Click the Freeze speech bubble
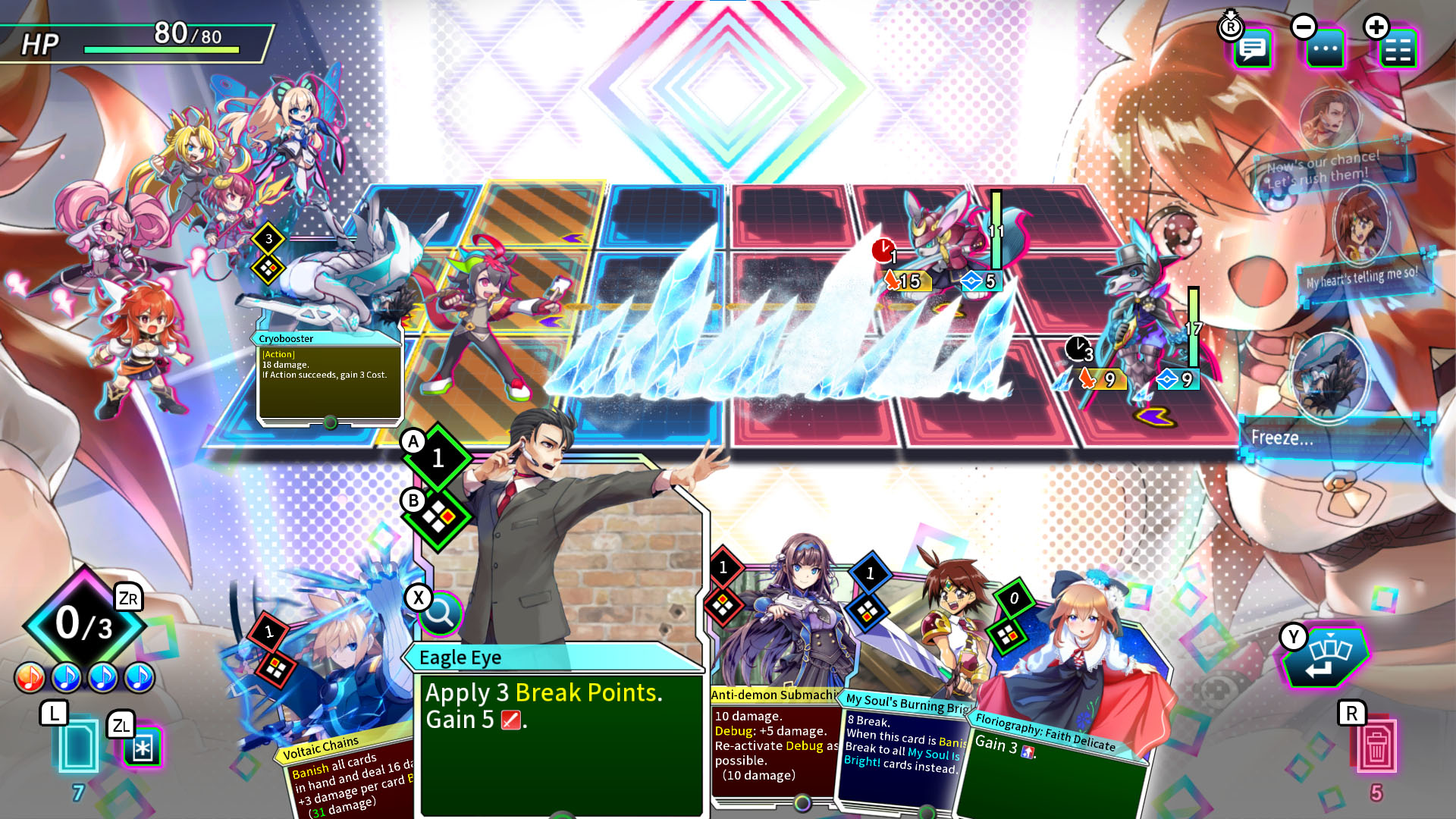 (x=1335, y=438)
